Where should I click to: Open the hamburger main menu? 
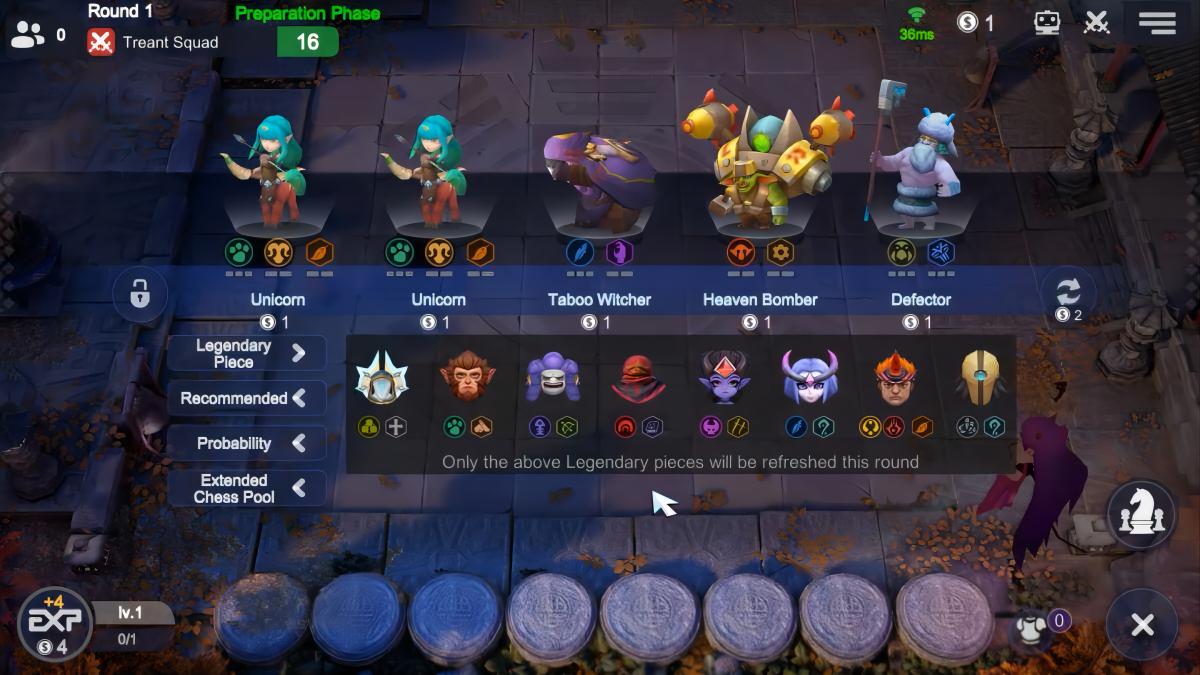1157,22
